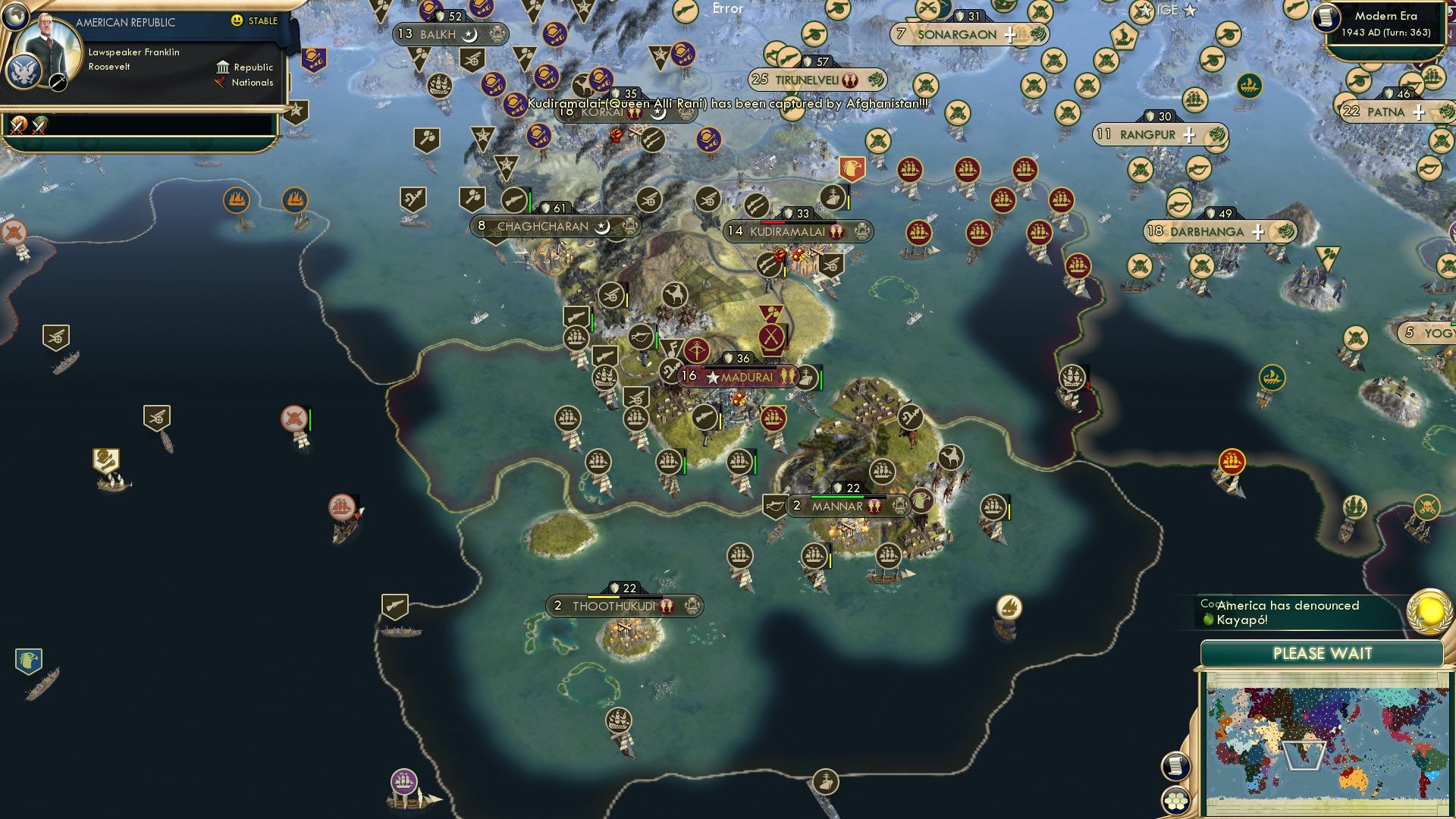Click the STABLE smiley face indicator
The height and width of the screenshot is (819, 1456).
[x=237, y=22]
